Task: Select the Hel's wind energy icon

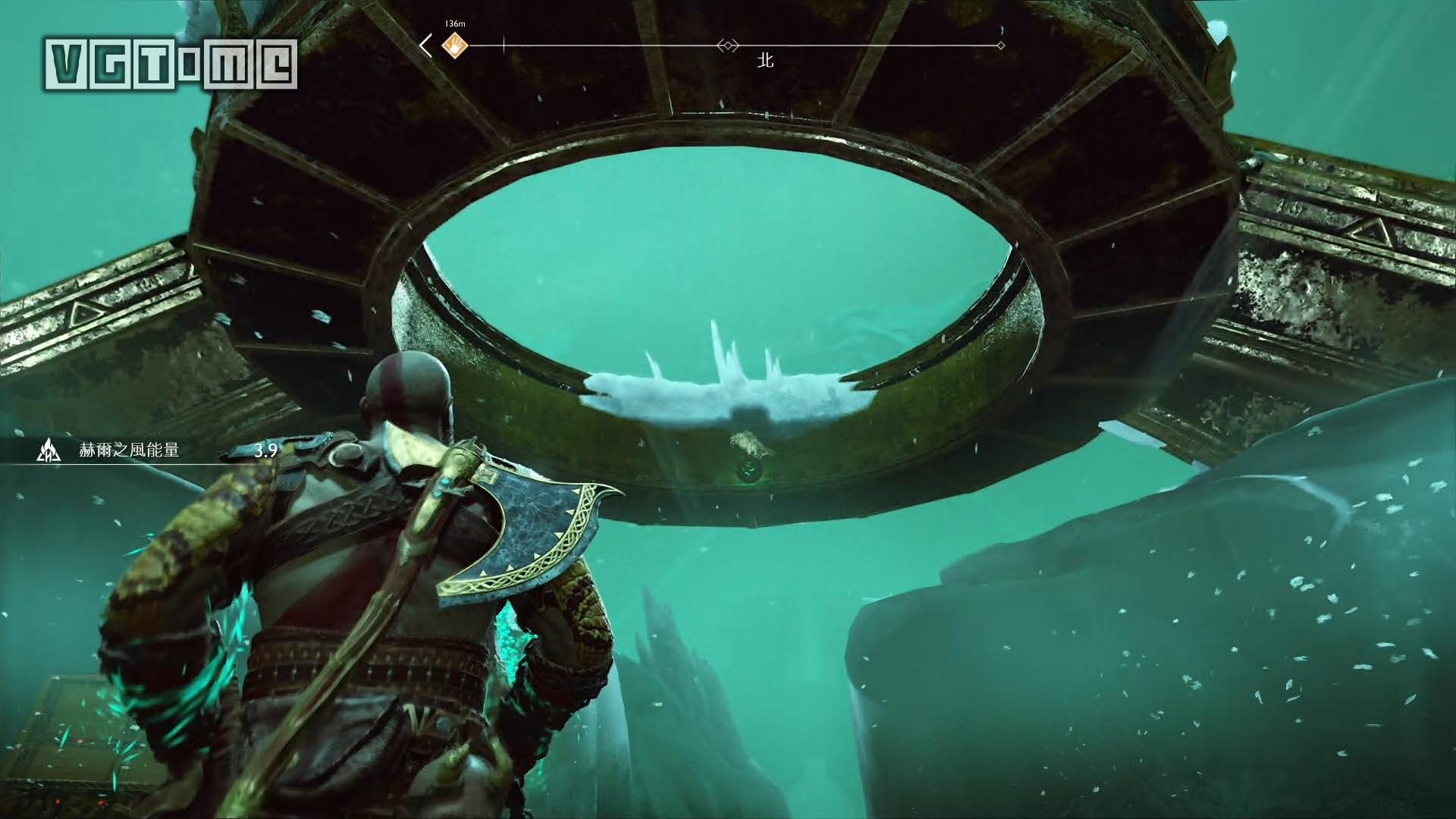Action: click(49, 450)
